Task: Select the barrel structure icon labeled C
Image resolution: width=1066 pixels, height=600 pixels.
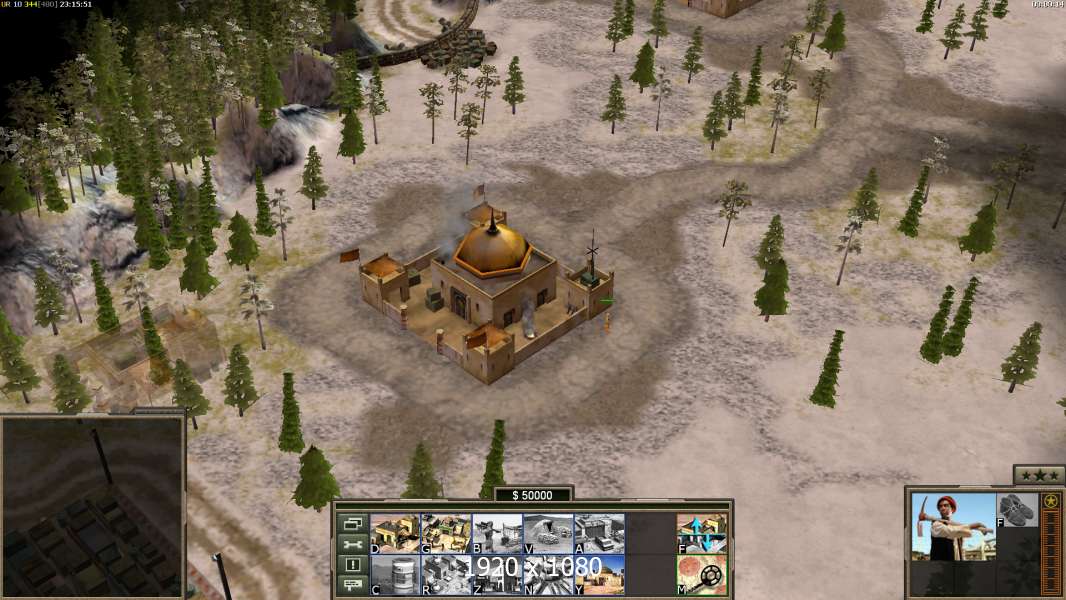Action: pyautogui.click(x=395, y=574)
